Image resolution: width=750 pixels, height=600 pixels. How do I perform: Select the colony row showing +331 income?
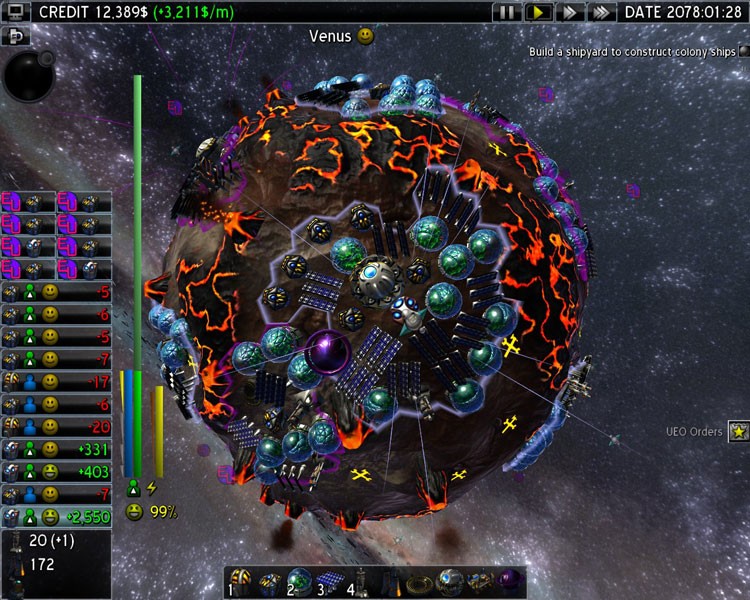tap(56, 449)
